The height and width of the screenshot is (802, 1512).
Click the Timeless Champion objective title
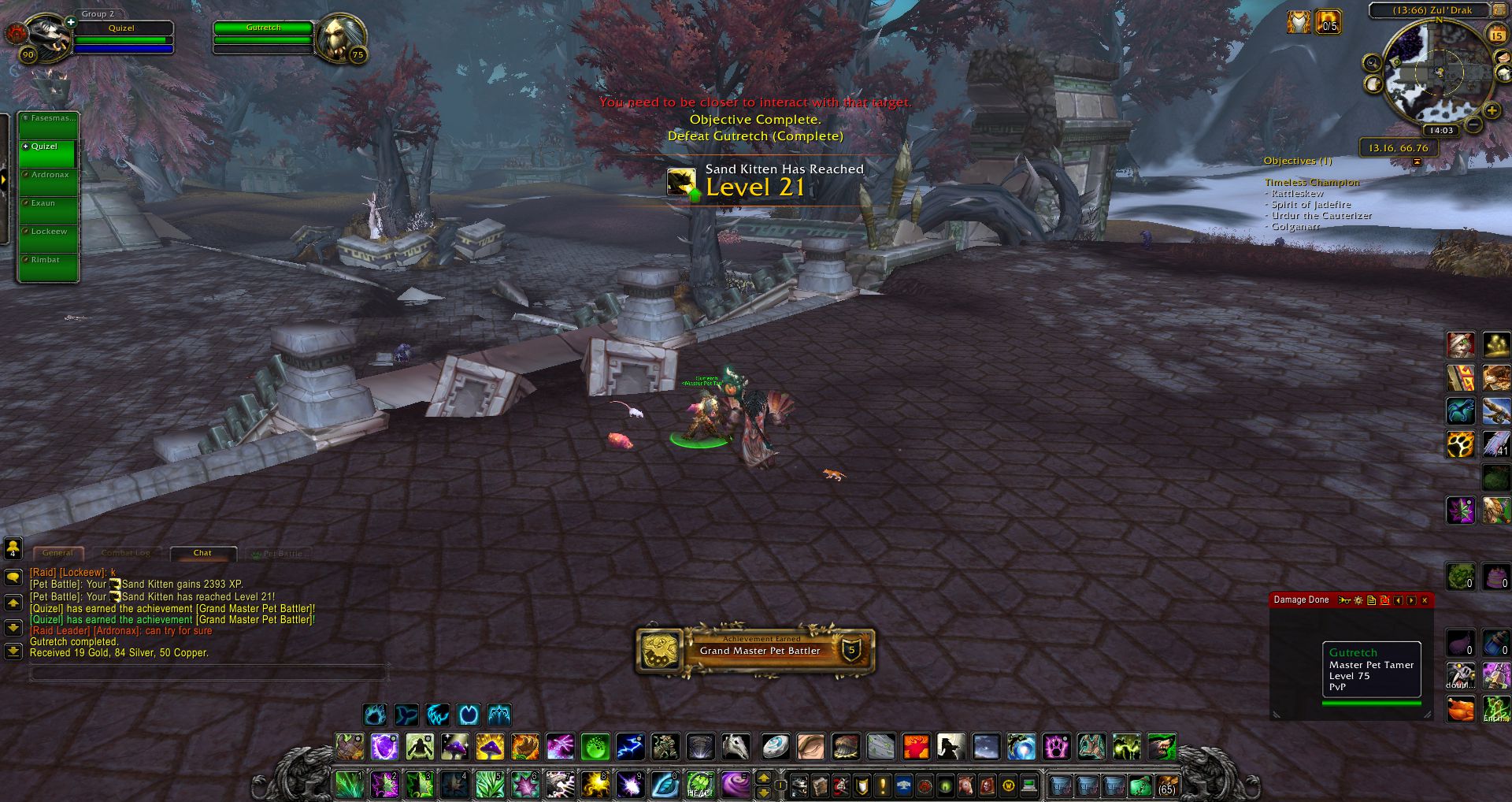tap(1312, 182)
